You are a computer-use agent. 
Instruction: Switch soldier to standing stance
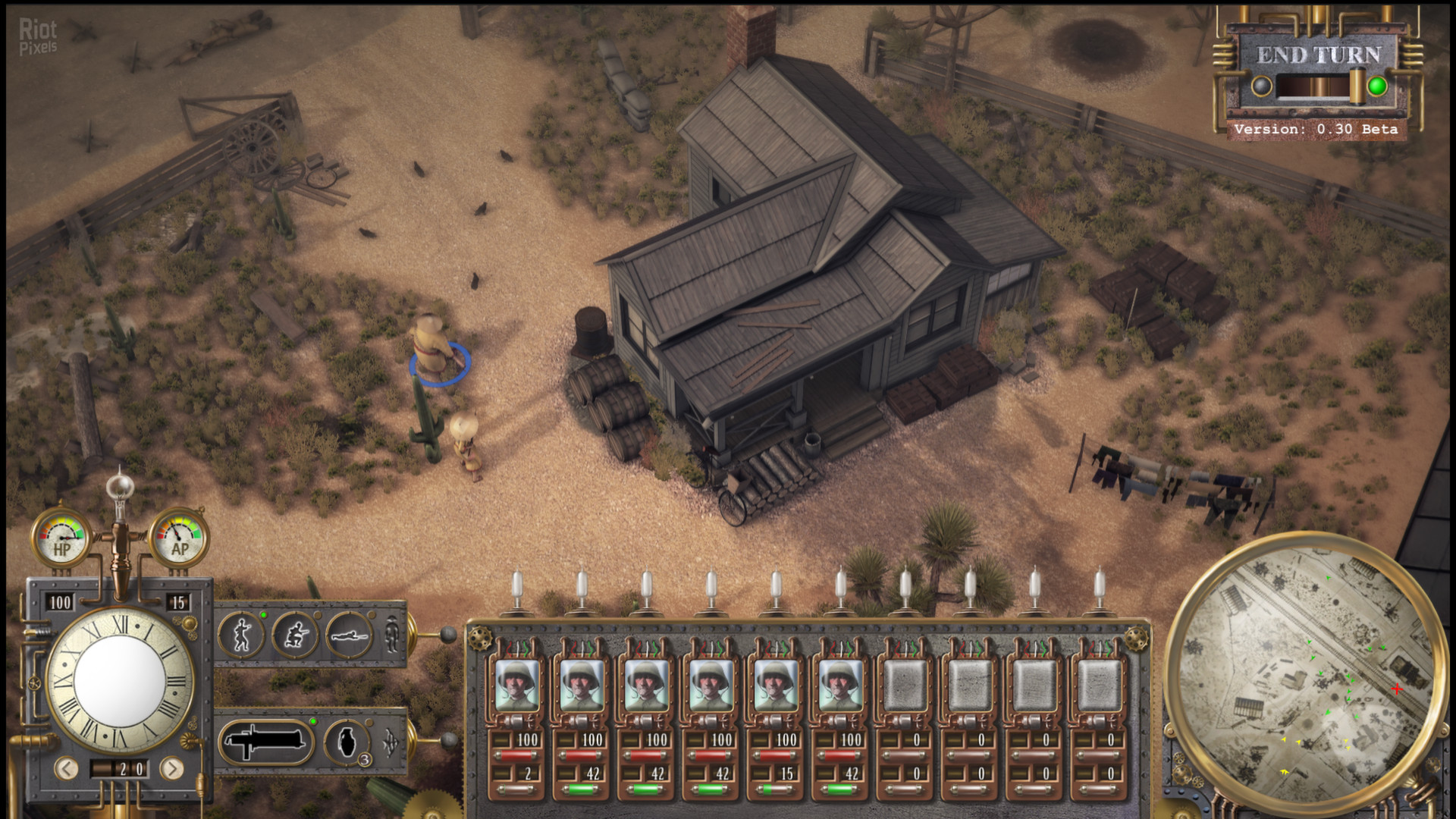click(241, 635)
